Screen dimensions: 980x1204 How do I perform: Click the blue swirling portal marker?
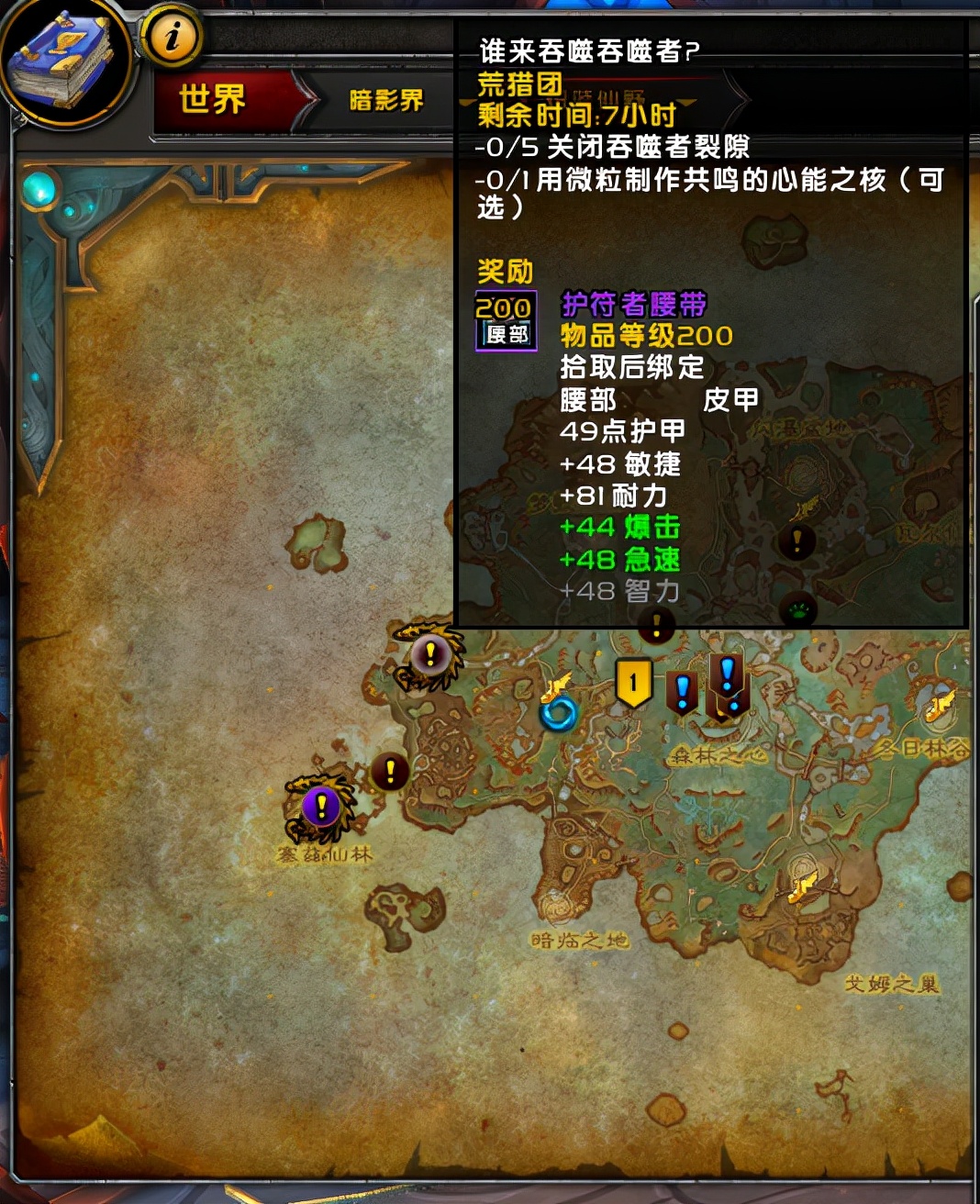pos(558,712)
